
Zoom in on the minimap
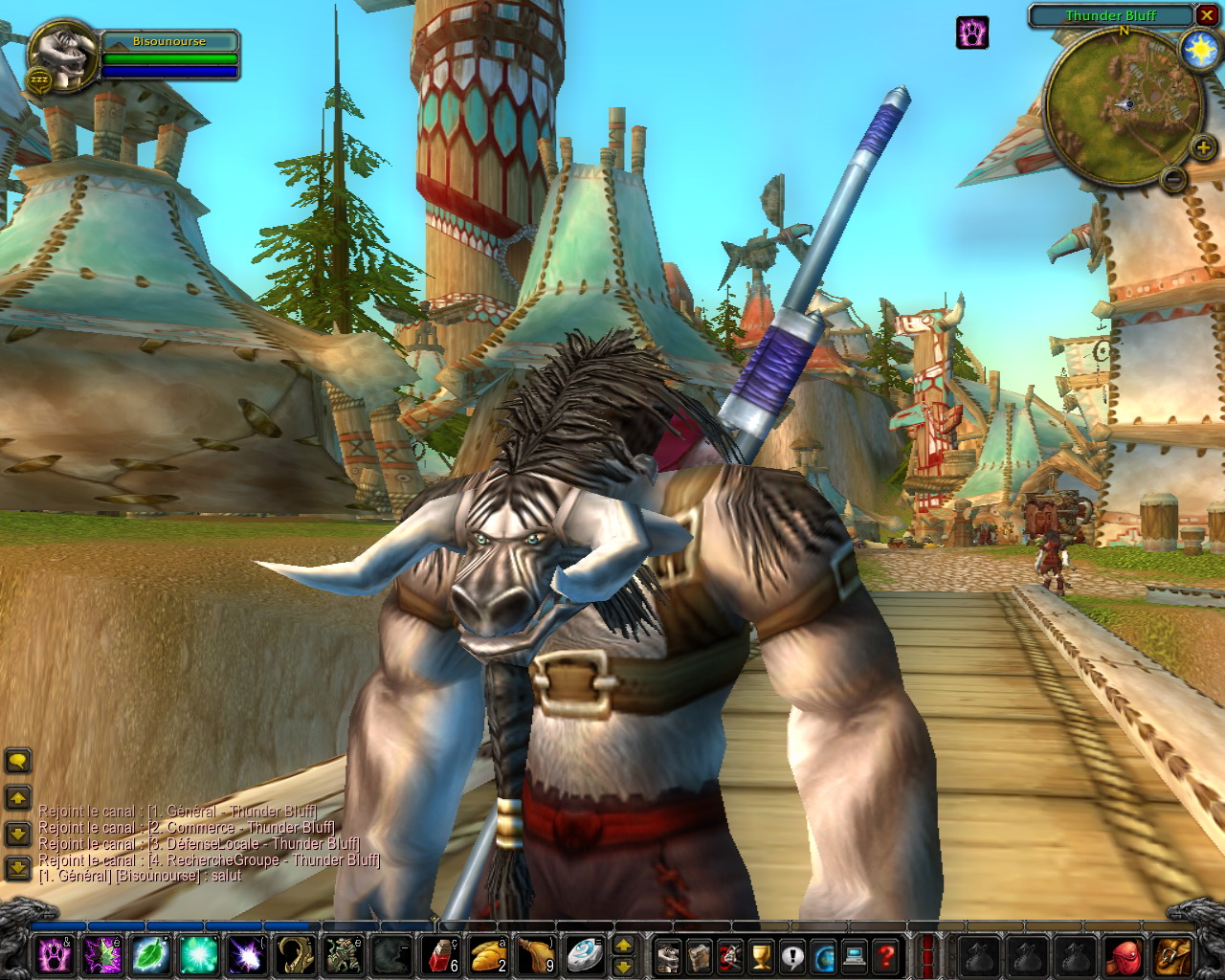pos(1202,147)
